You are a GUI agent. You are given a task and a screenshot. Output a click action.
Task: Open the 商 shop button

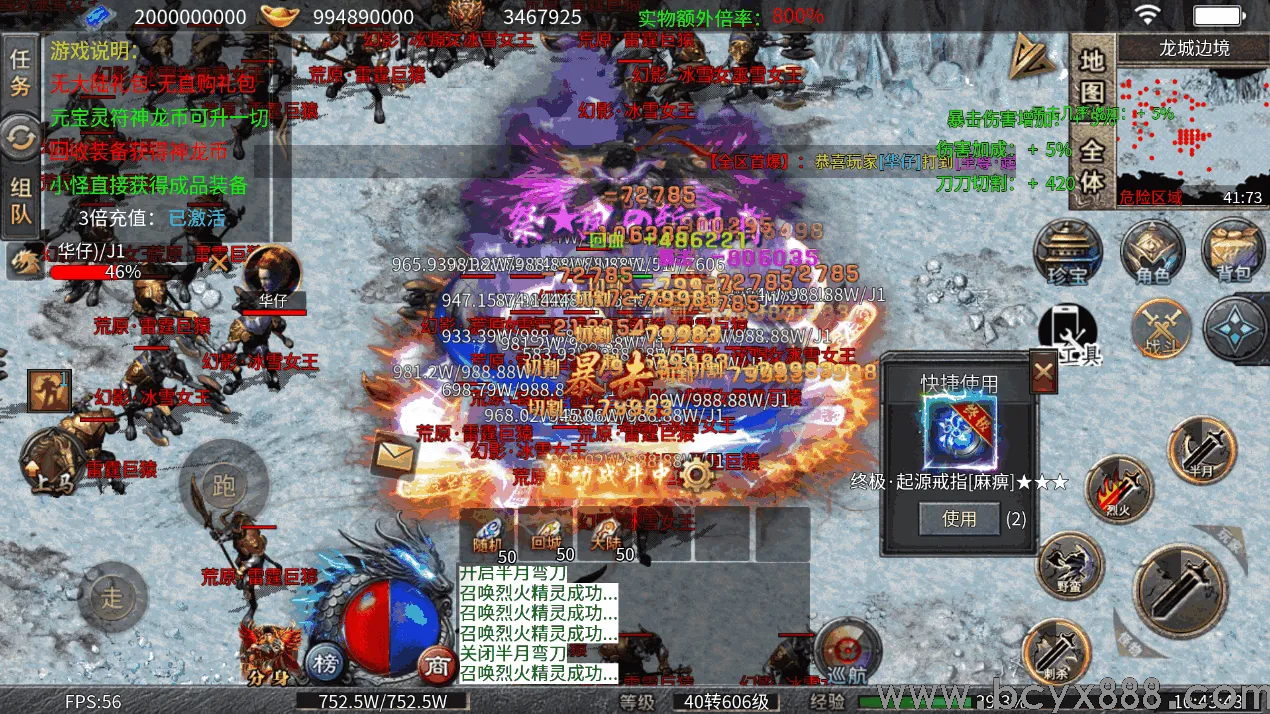tap(435, 664)
